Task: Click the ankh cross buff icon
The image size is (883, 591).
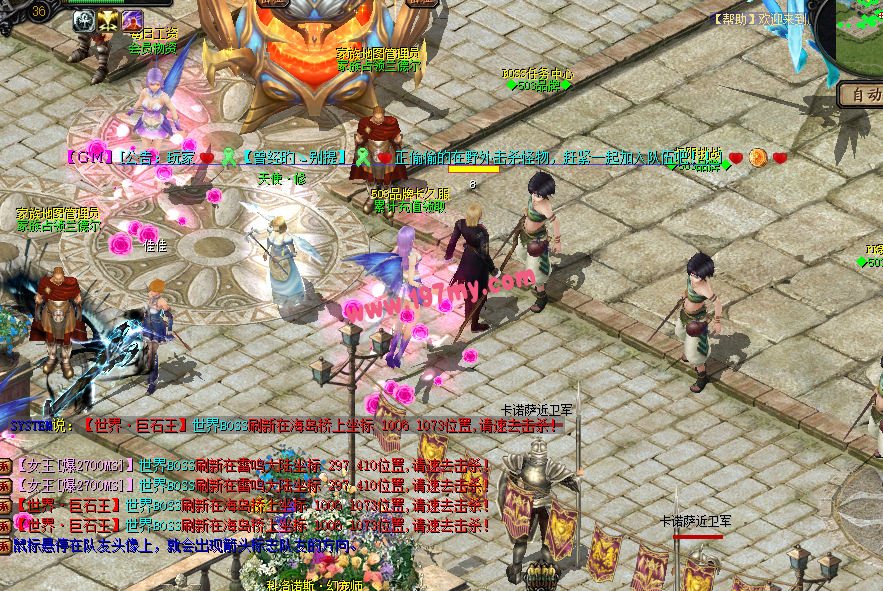Action: (82, 22)
